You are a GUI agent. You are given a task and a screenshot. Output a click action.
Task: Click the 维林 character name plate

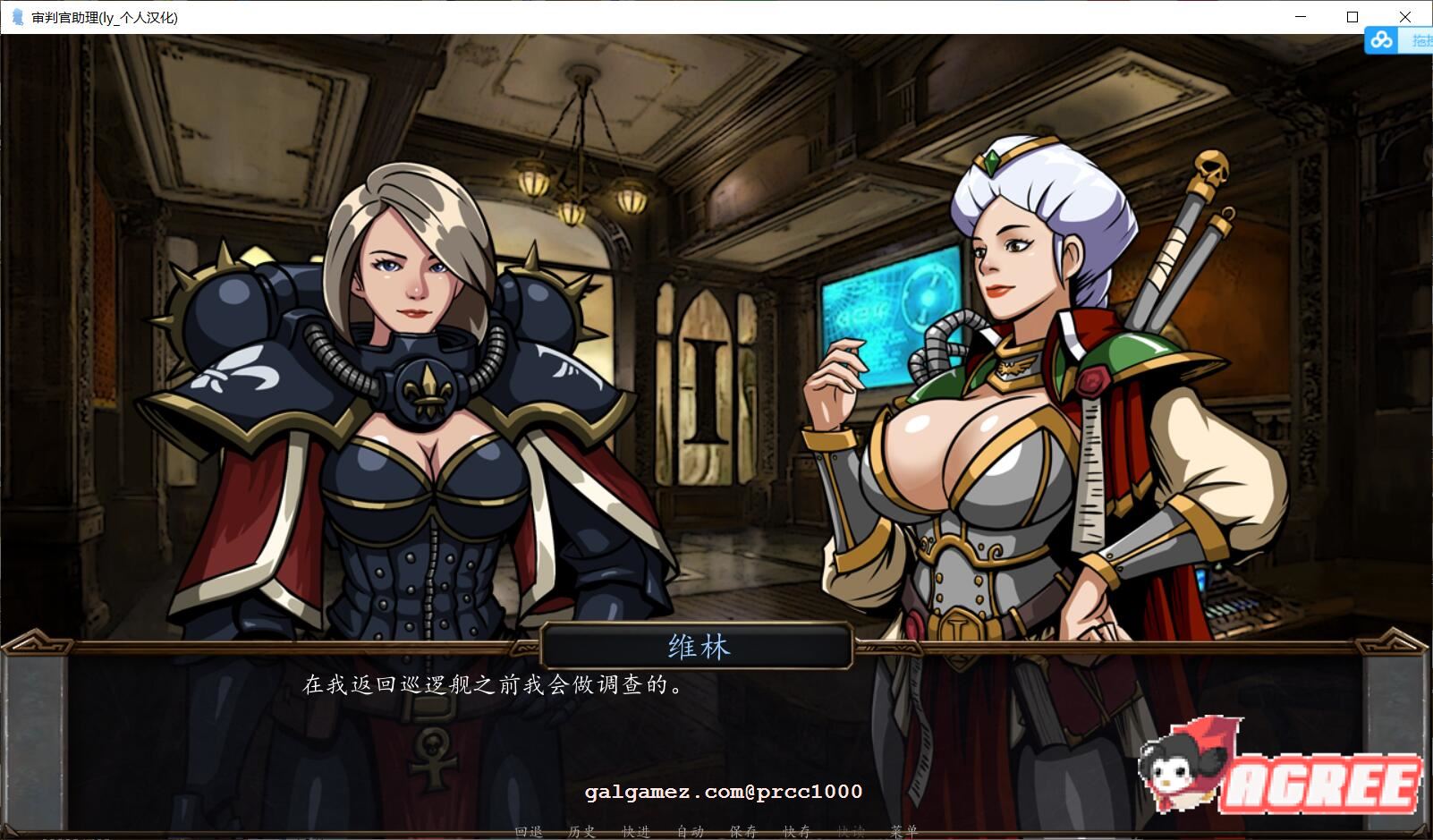click(x=696, y=647)
